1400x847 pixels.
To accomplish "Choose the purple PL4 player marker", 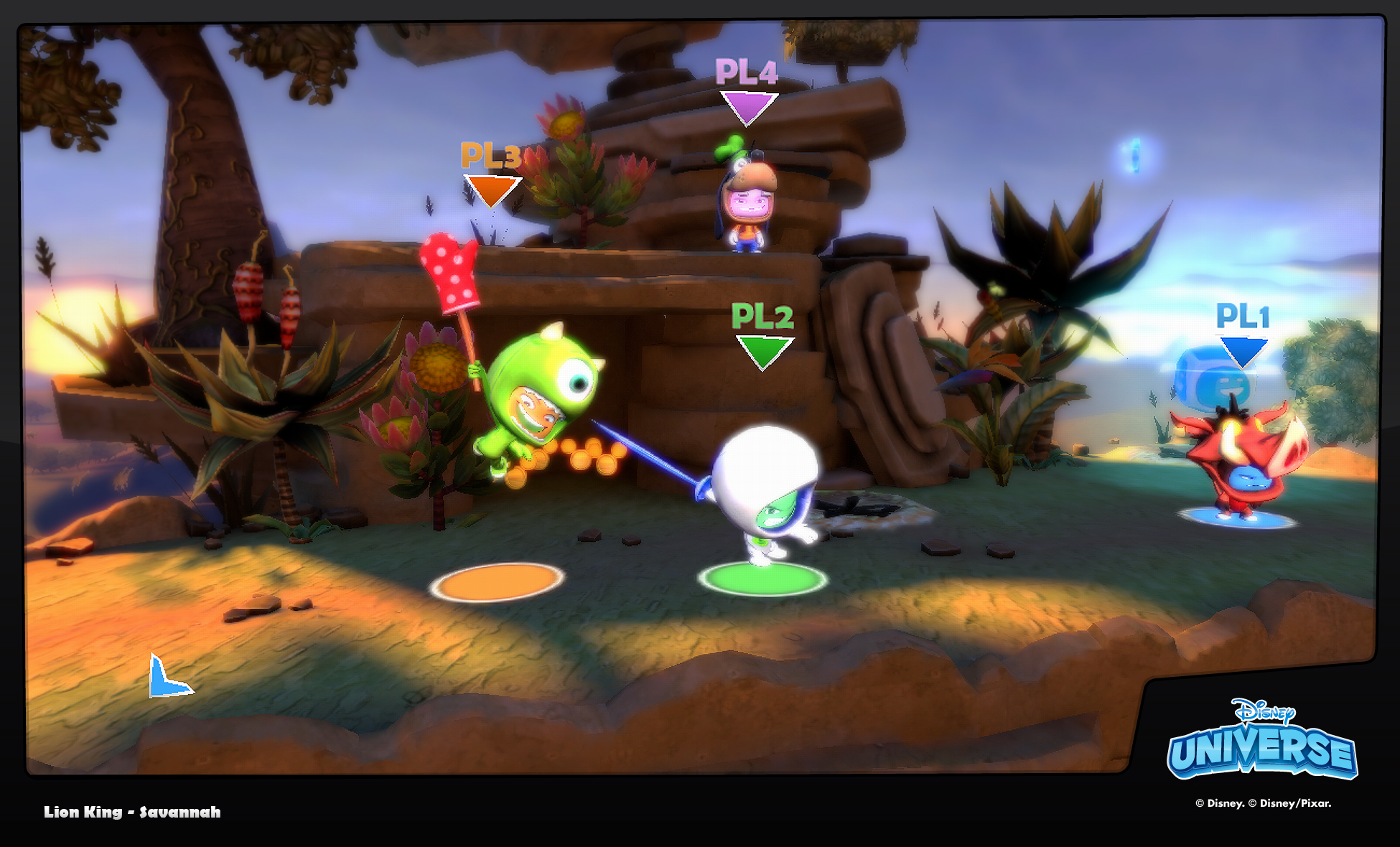I will [747, 90].
